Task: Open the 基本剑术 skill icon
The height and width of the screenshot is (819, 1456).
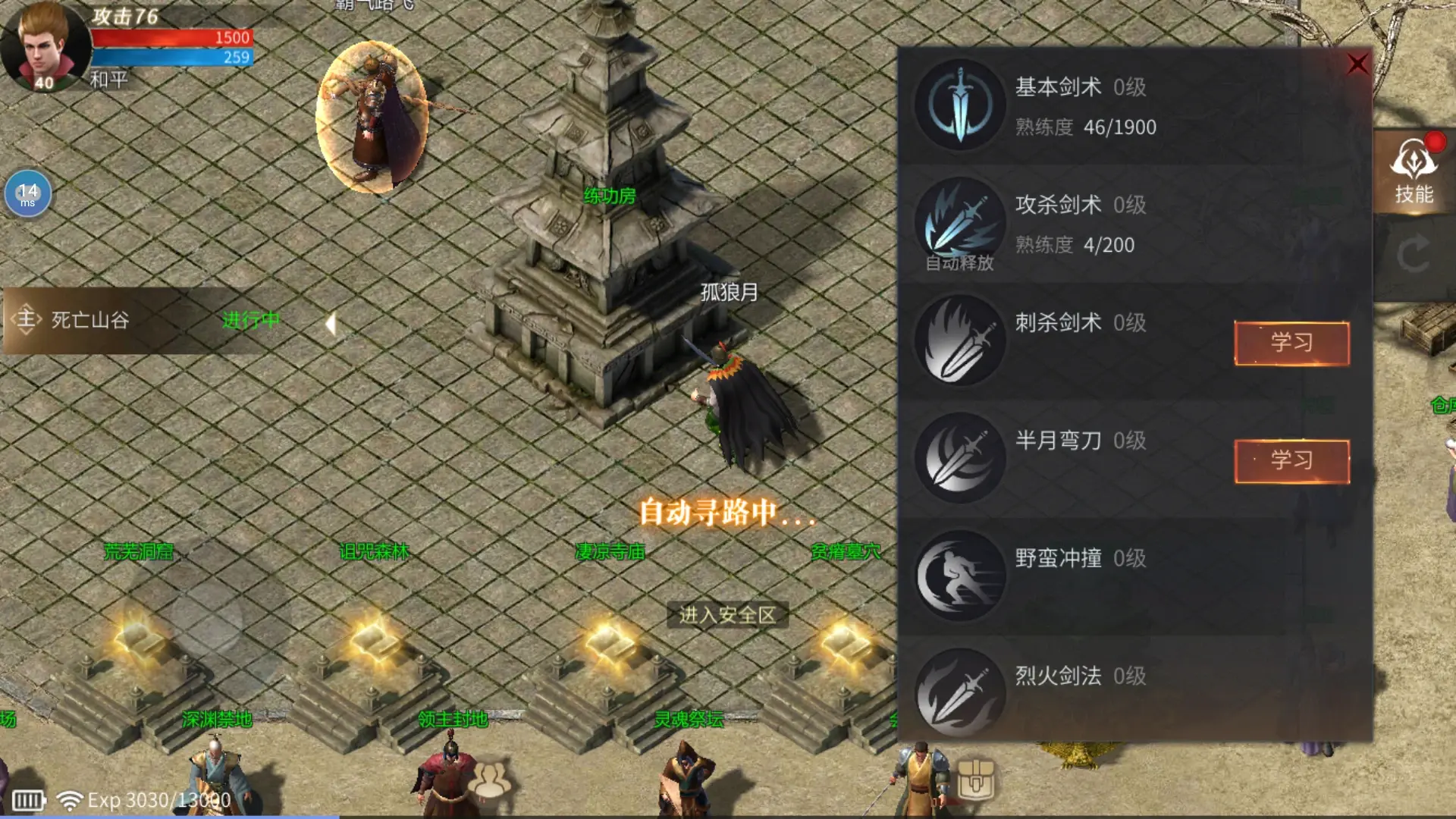Action: pos(959,106)
